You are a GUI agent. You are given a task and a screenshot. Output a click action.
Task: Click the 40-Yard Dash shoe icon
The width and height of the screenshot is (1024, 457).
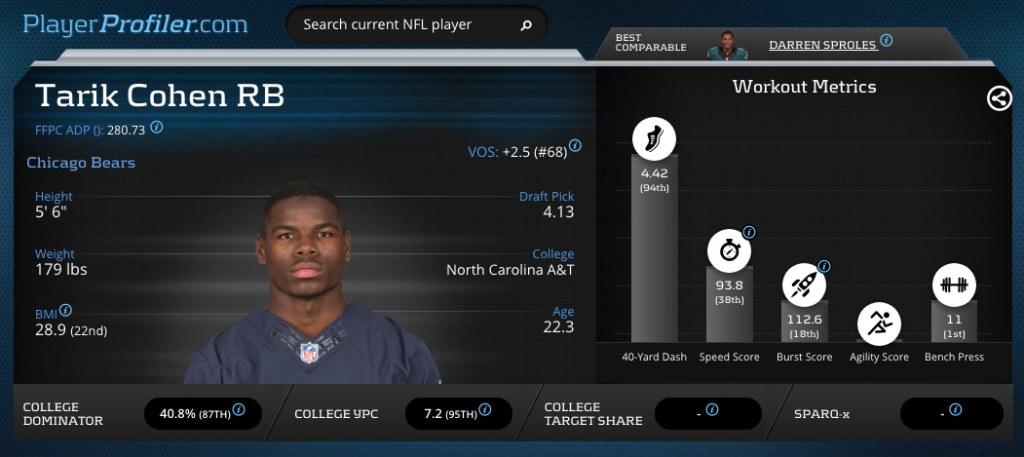click(654, 139)
